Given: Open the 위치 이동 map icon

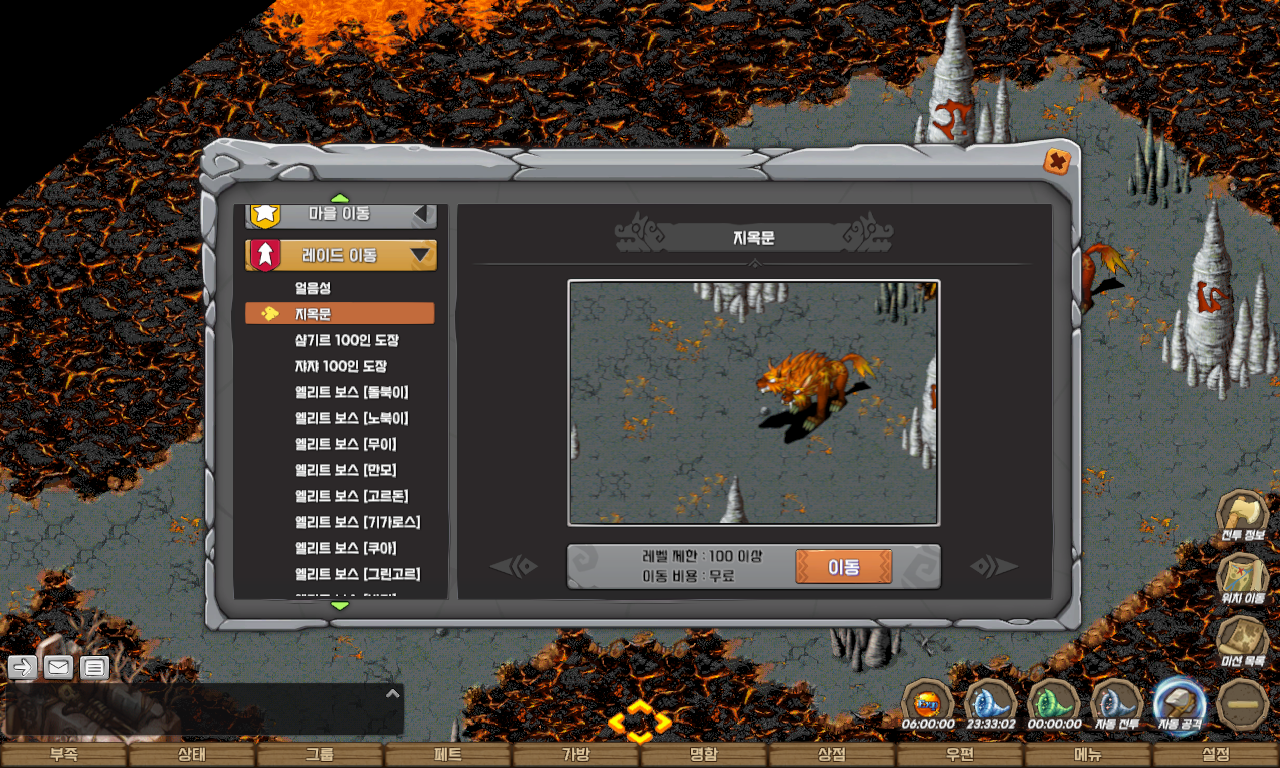Looking at the screenshot, I should [x=1242, y=578].
